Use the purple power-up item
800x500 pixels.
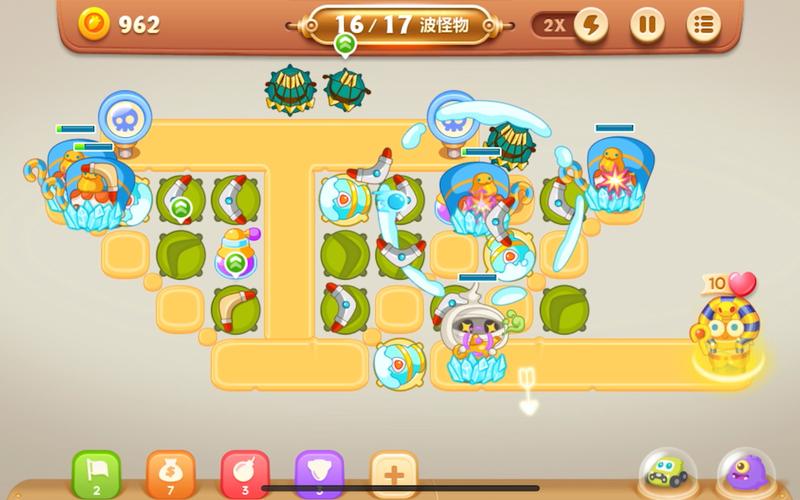[x=319, y=472]
